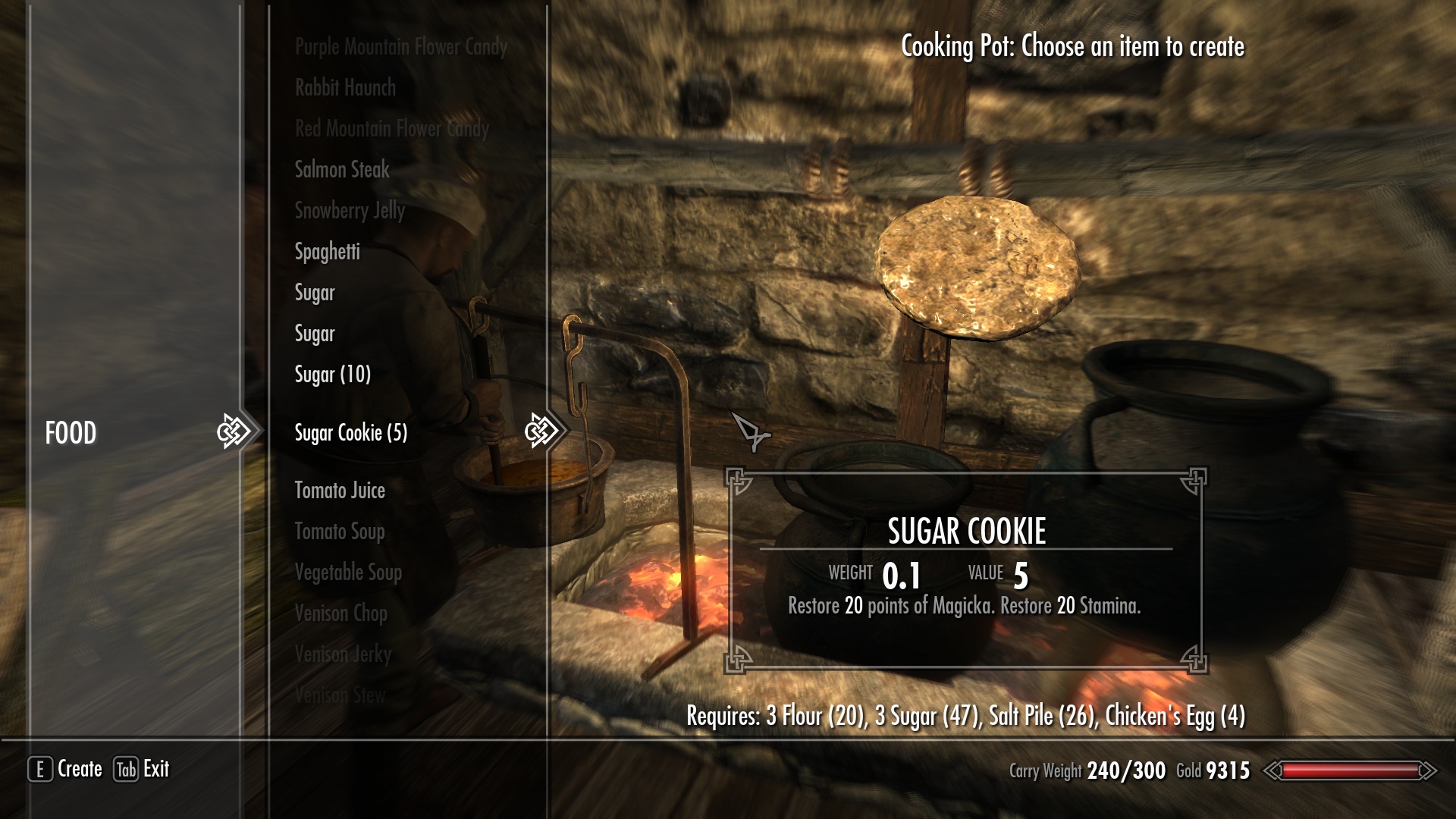Choose Venison Jerky from the recipes

click(x=343, y=654)
